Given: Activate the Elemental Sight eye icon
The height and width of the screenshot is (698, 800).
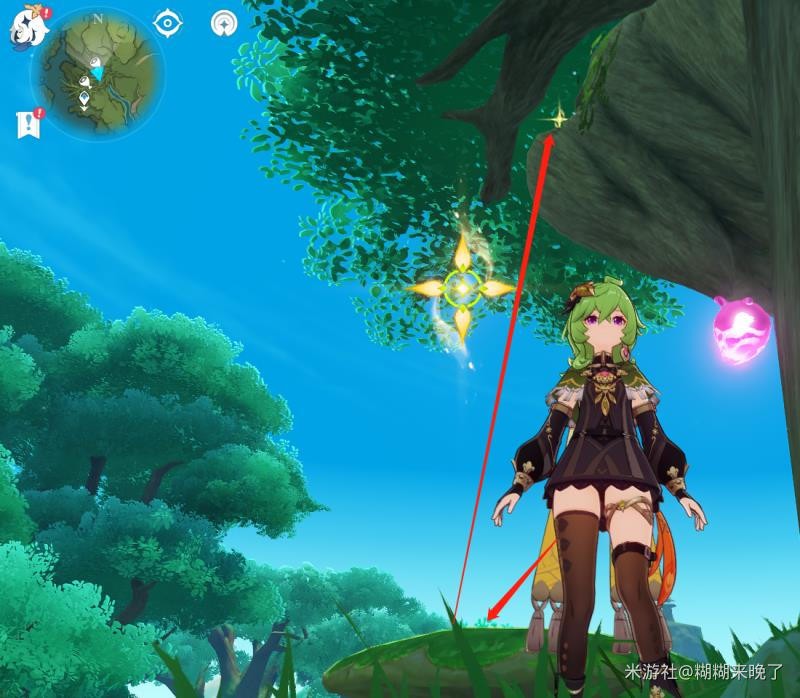Looking at the screenshot, I should tap(167, 22).
